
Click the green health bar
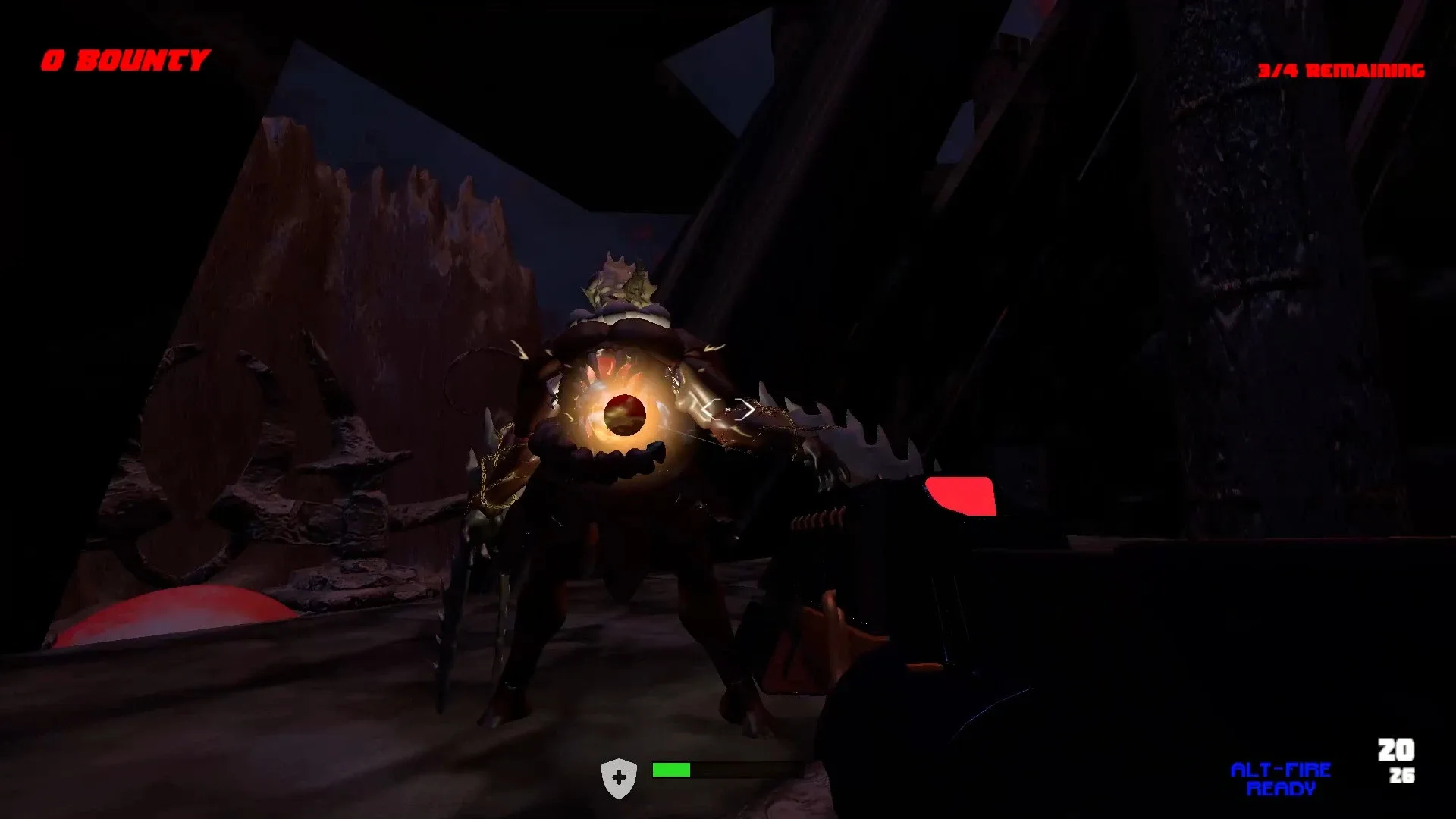click(671, 770)
